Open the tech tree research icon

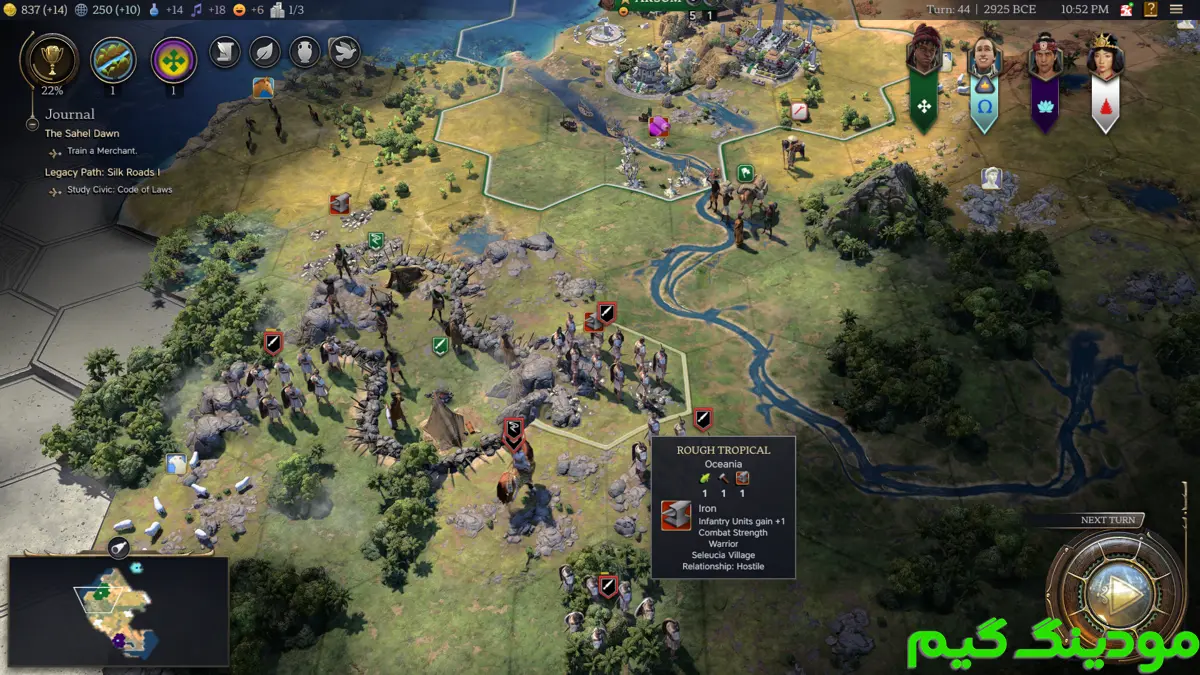(x=113, y=59)
